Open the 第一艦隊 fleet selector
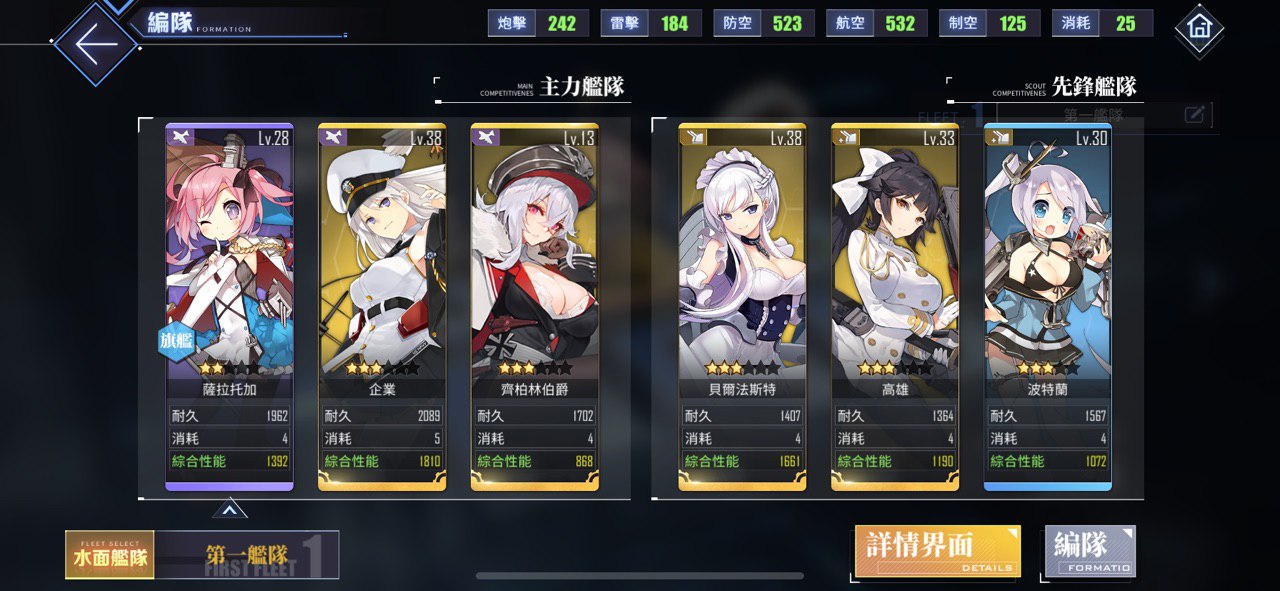Viewport: 1280px width, 591px height. [x=247, y=555]
